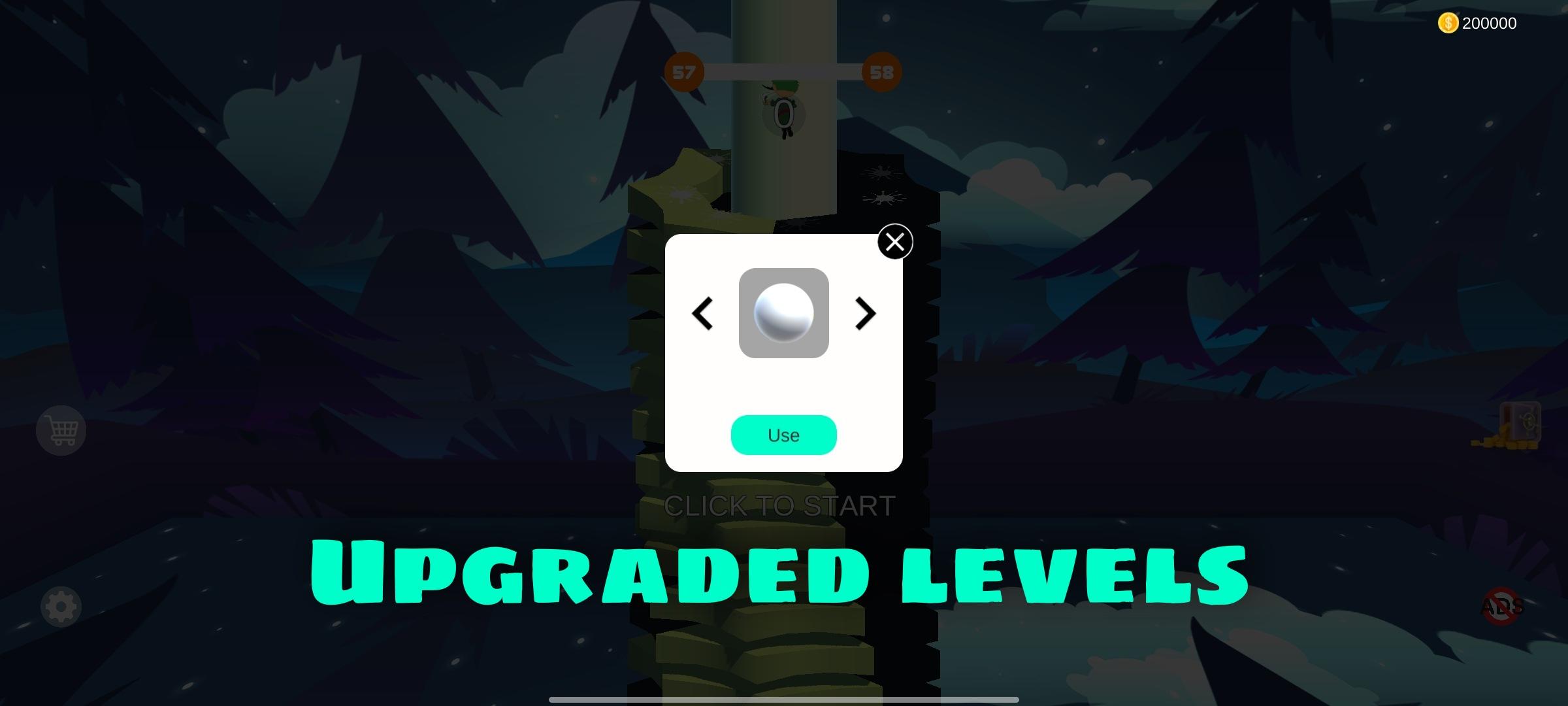Viewport: 1568px width, 706px height.
Task: Tap the 200000 coin balance display
Action: coord(1490,24)
